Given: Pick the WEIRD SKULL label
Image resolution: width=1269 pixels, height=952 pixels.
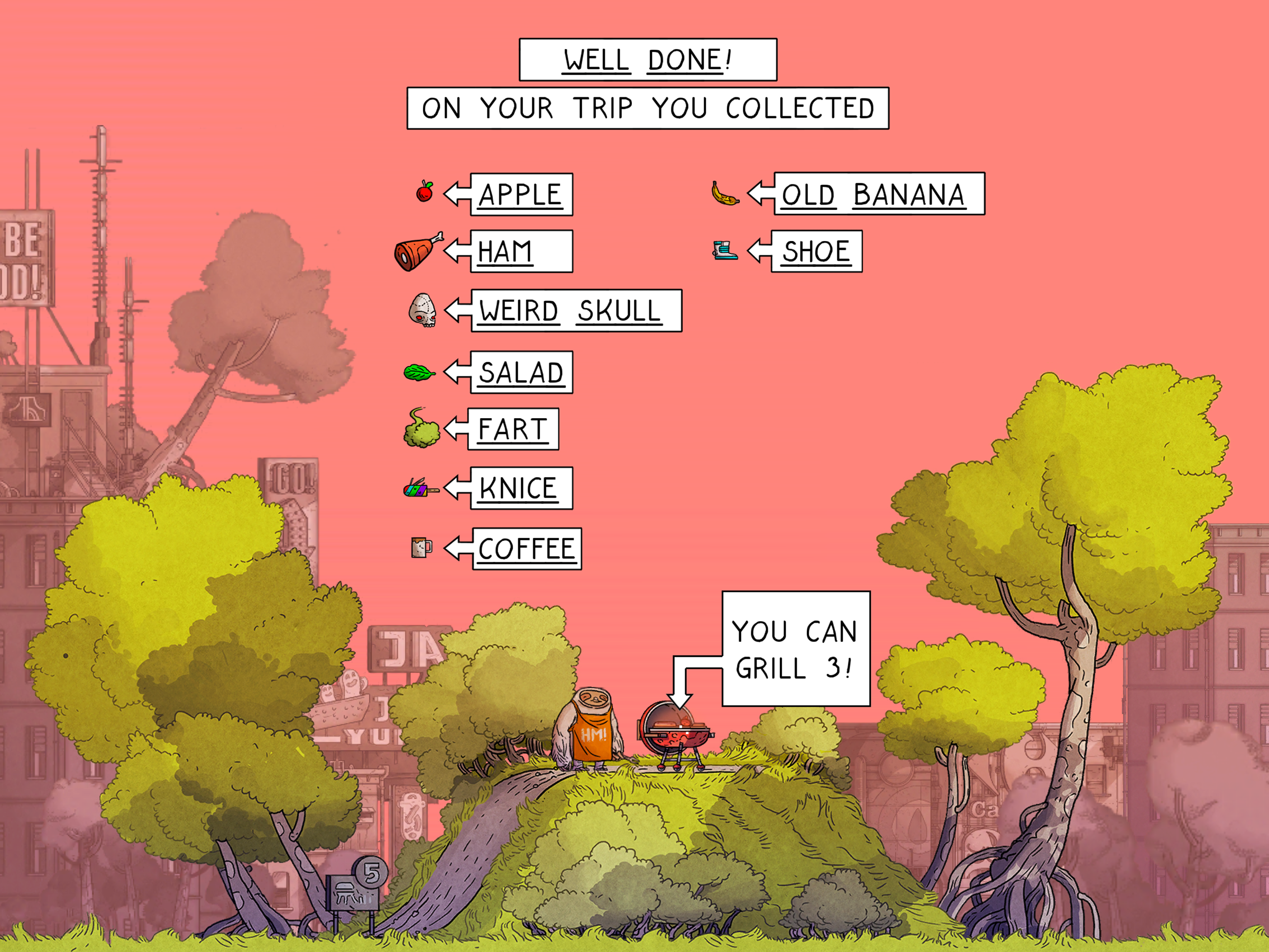Looking at the screenshot, I should pos(575,311).
